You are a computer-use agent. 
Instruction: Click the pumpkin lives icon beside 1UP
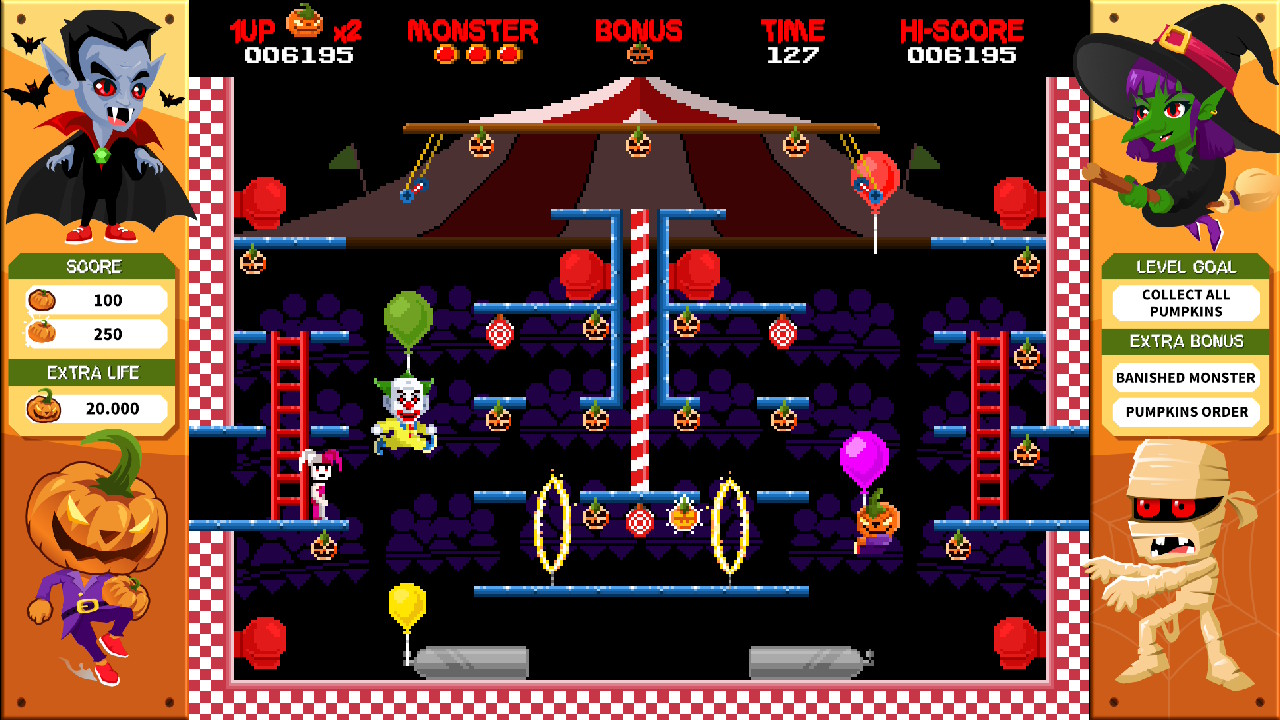305,21
